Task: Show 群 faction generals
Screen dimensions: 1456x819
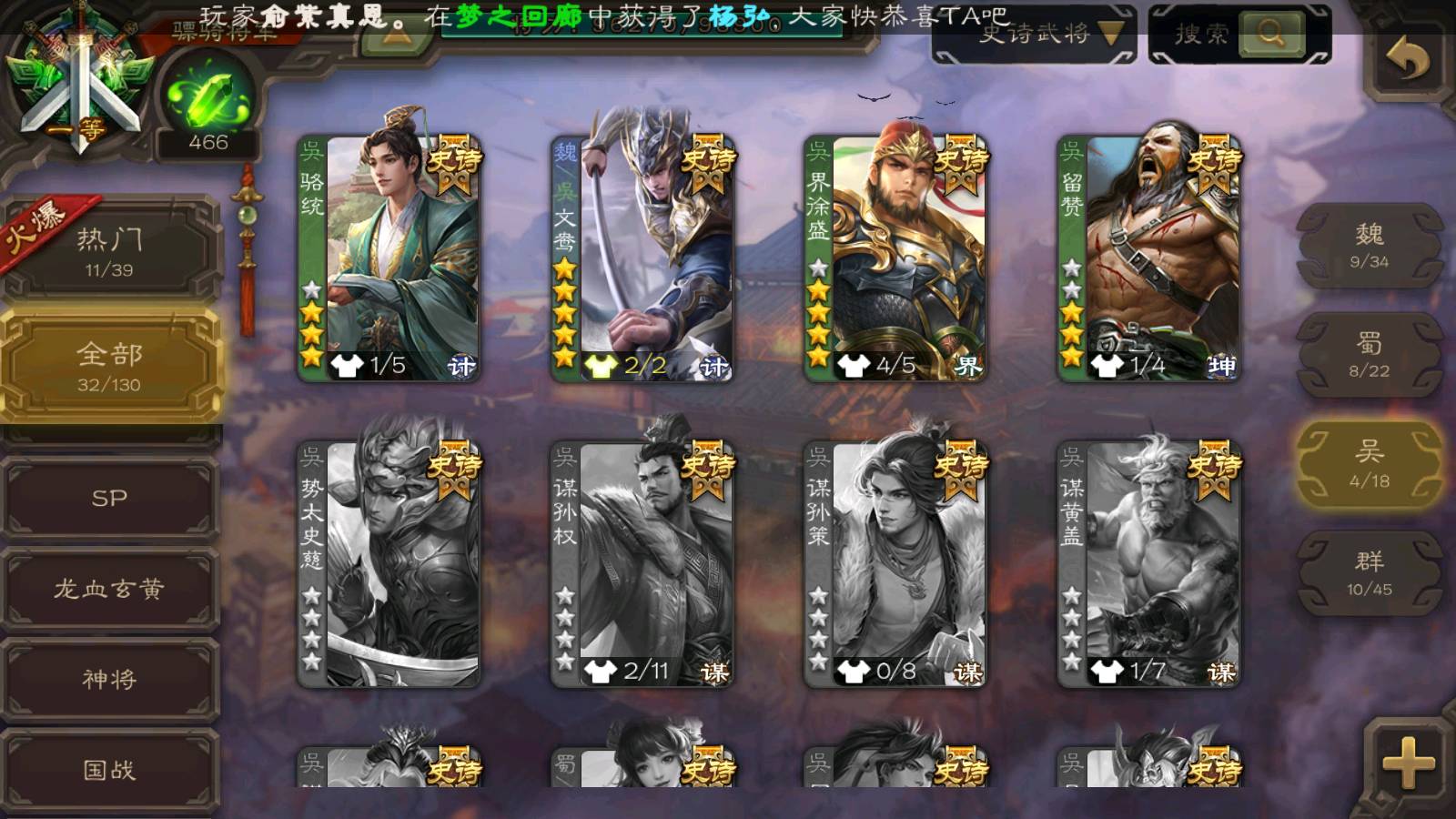Action: point(1369,573)
